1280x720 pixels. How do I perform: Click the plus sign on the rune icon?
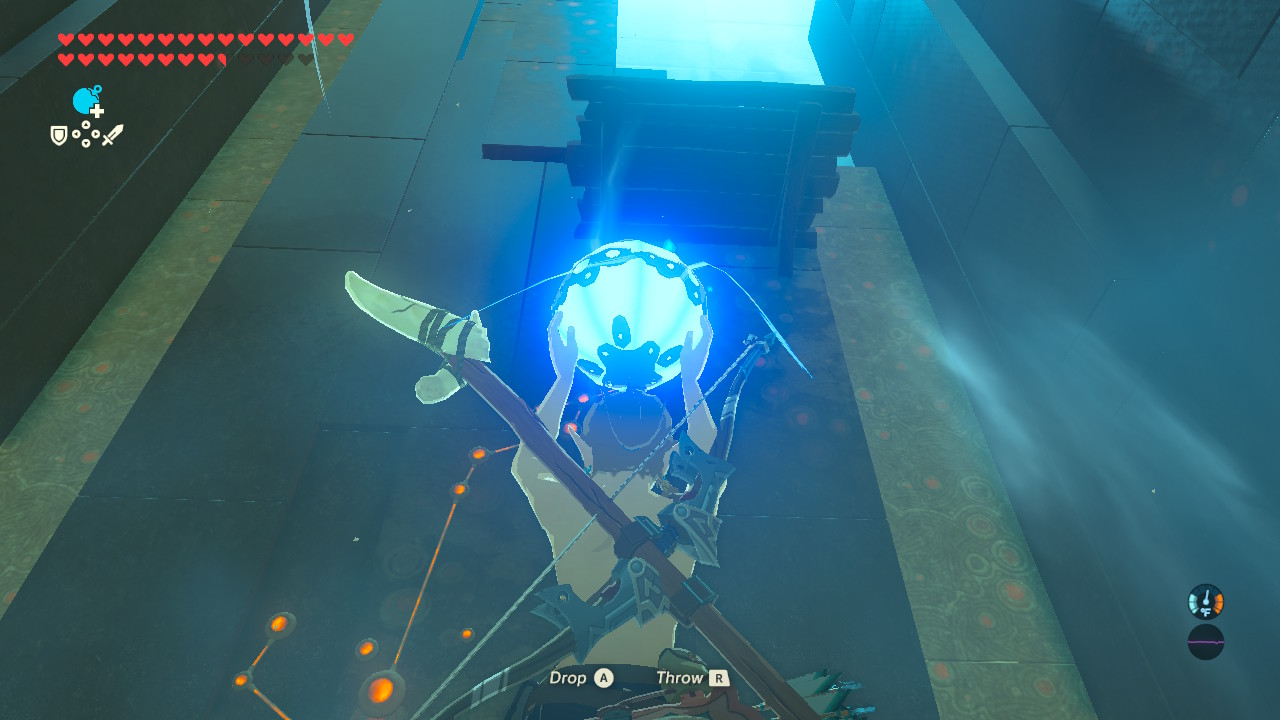pyautogui.click(x=97, y=112)
